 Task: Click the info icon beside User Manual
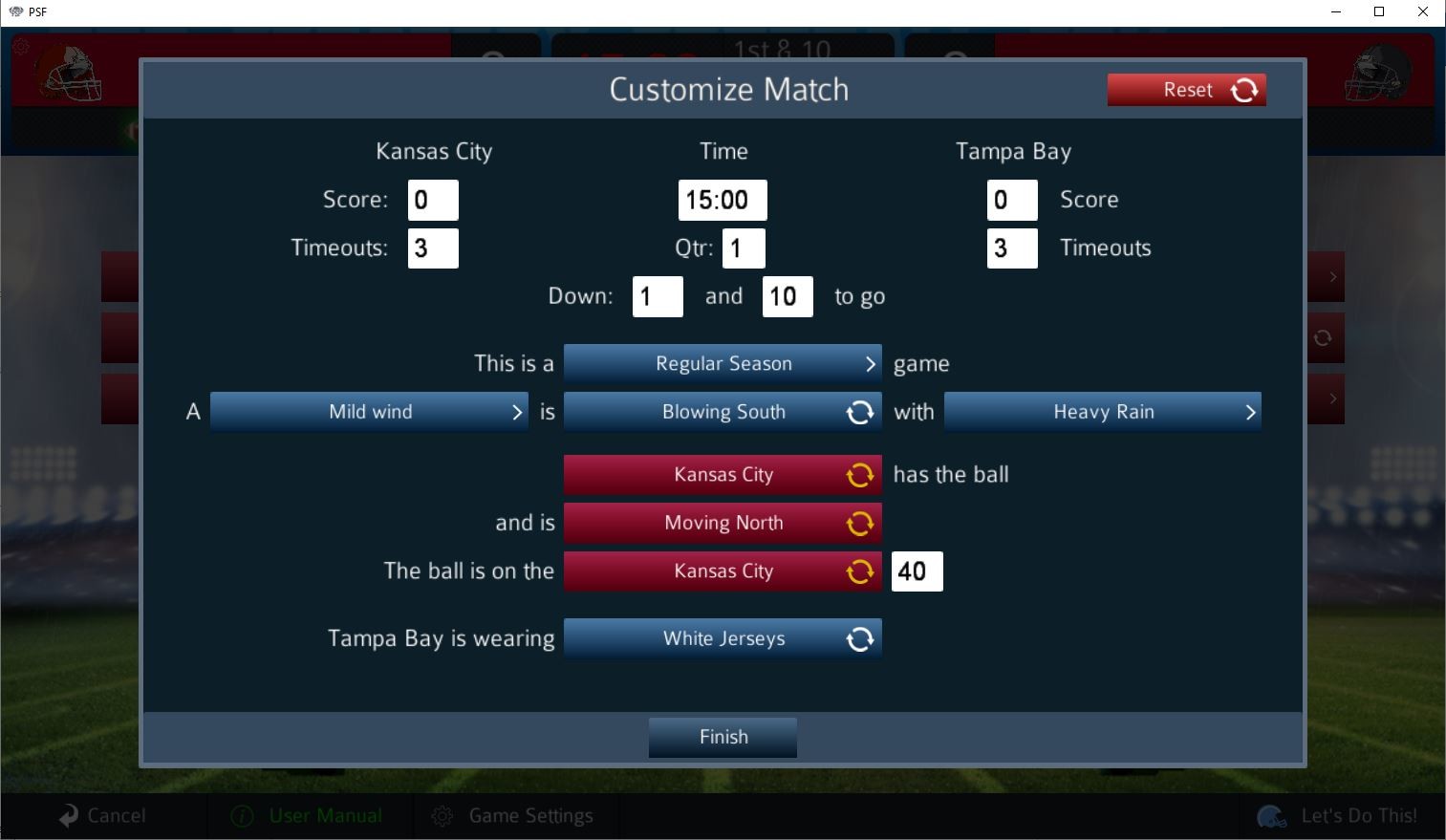tap(240, 815)
